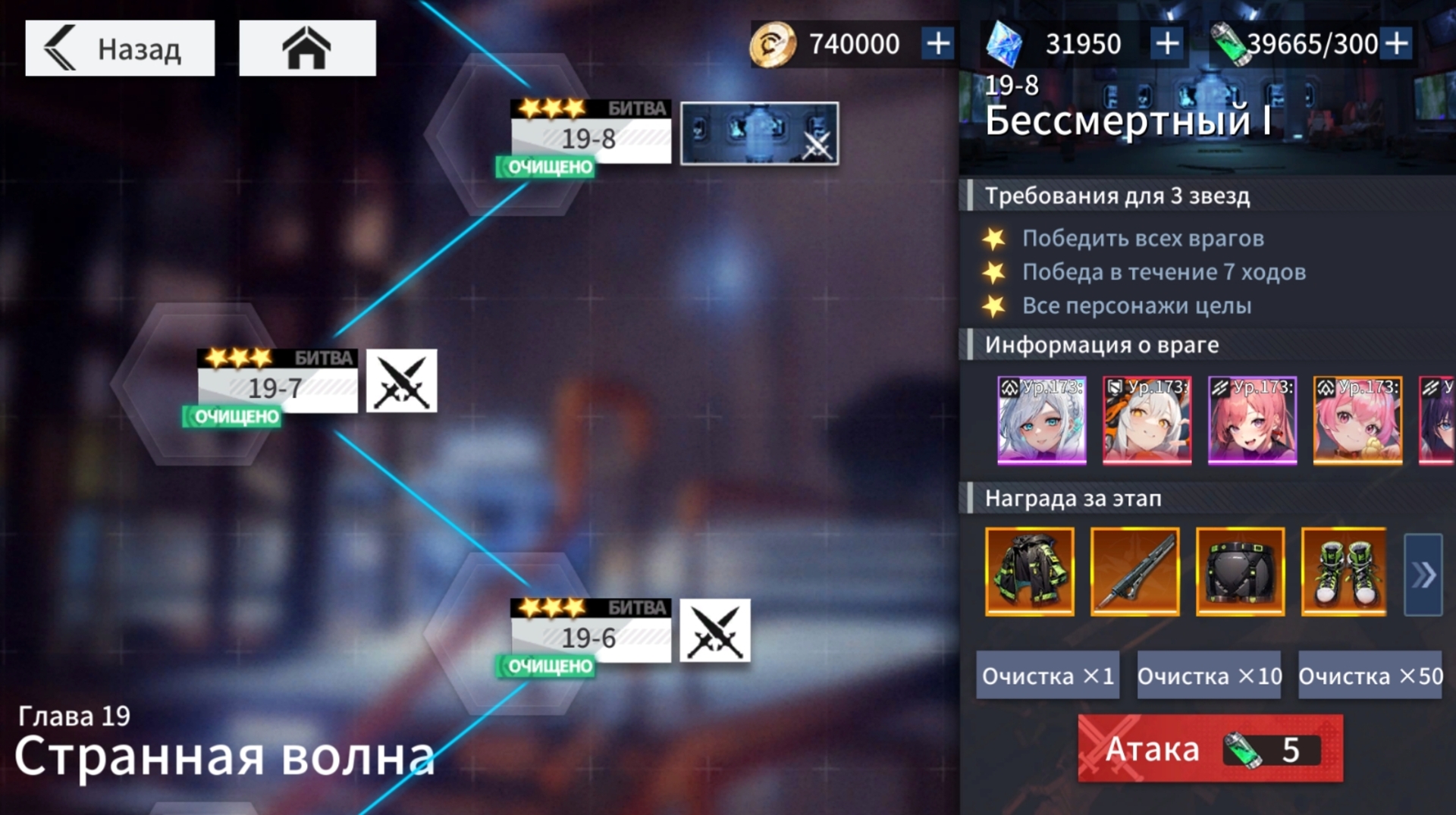Open stage node 19-7 on the map
The width and height of the screenshot is (1456, 815).
click(278, 383)
